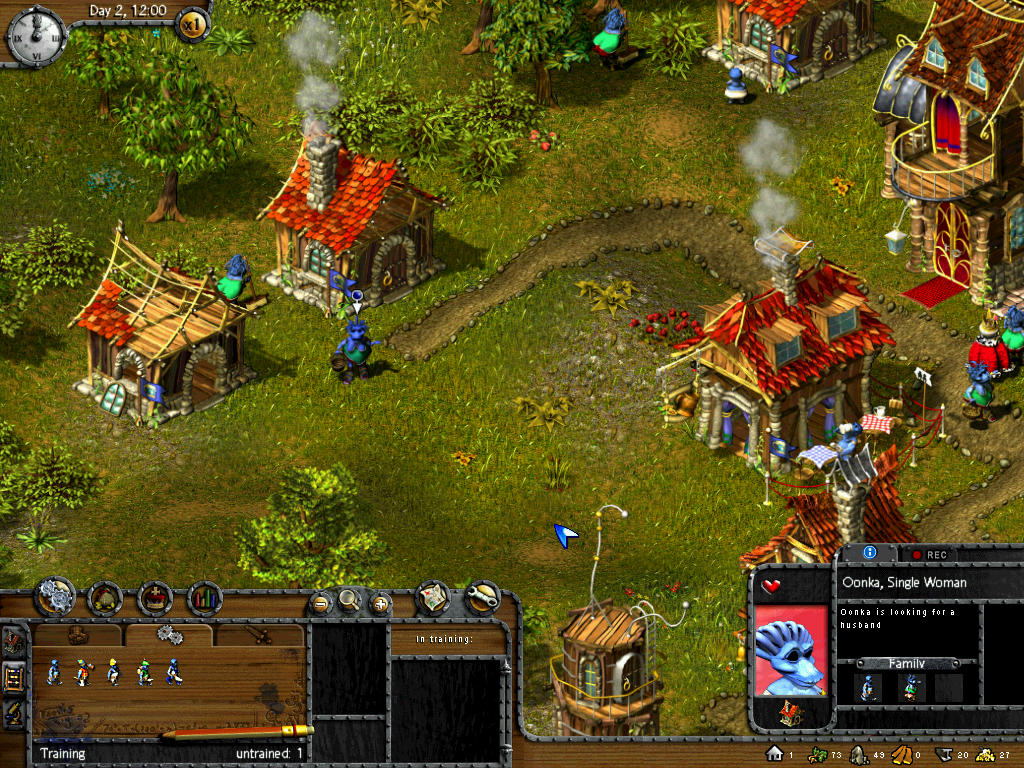
Task: Select the microscope side tab
Action: [x=14, y=713]
